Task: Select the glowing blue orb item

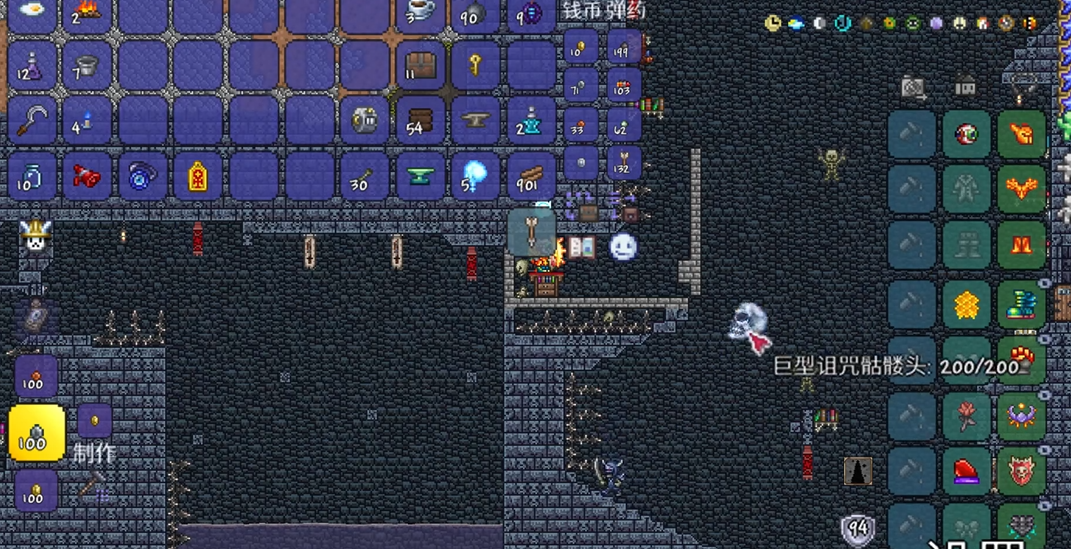Action: tap(476, 177)
